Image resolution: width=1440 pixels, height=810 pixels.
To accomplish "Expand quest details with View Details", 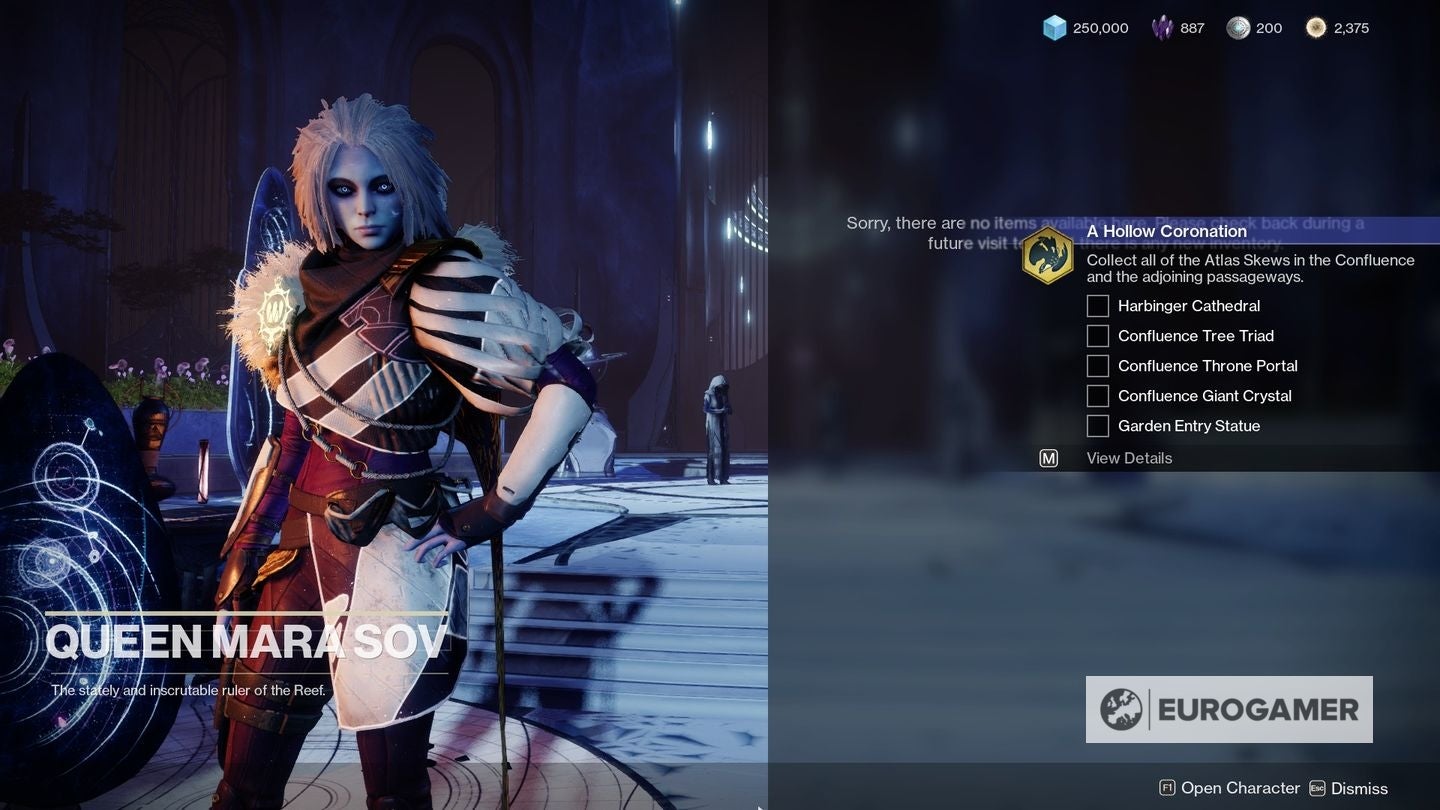I will (x=1128, y=458).
